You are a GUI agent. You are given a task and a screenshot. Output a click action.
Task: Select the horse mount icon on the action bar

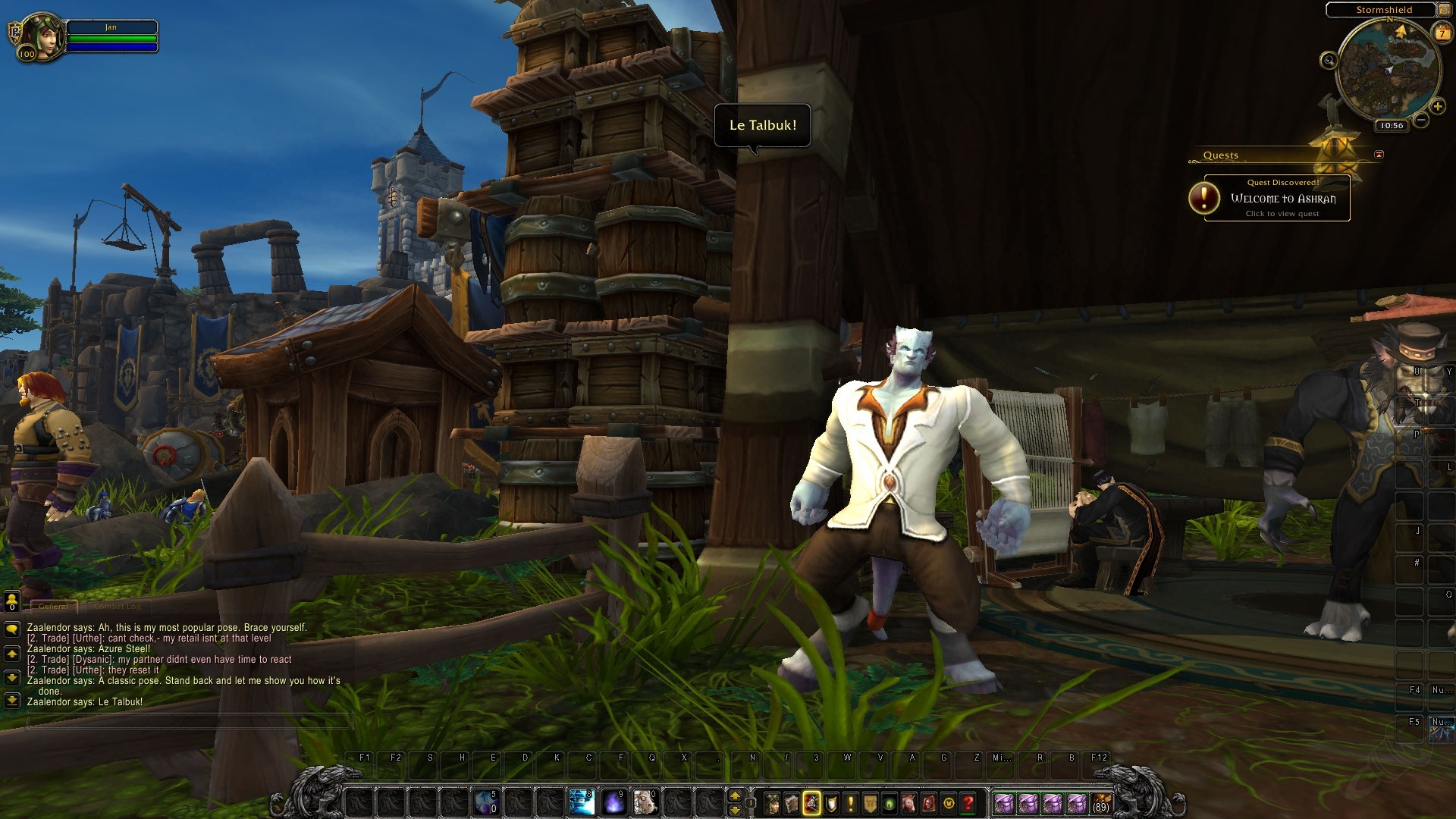(908, 802)
